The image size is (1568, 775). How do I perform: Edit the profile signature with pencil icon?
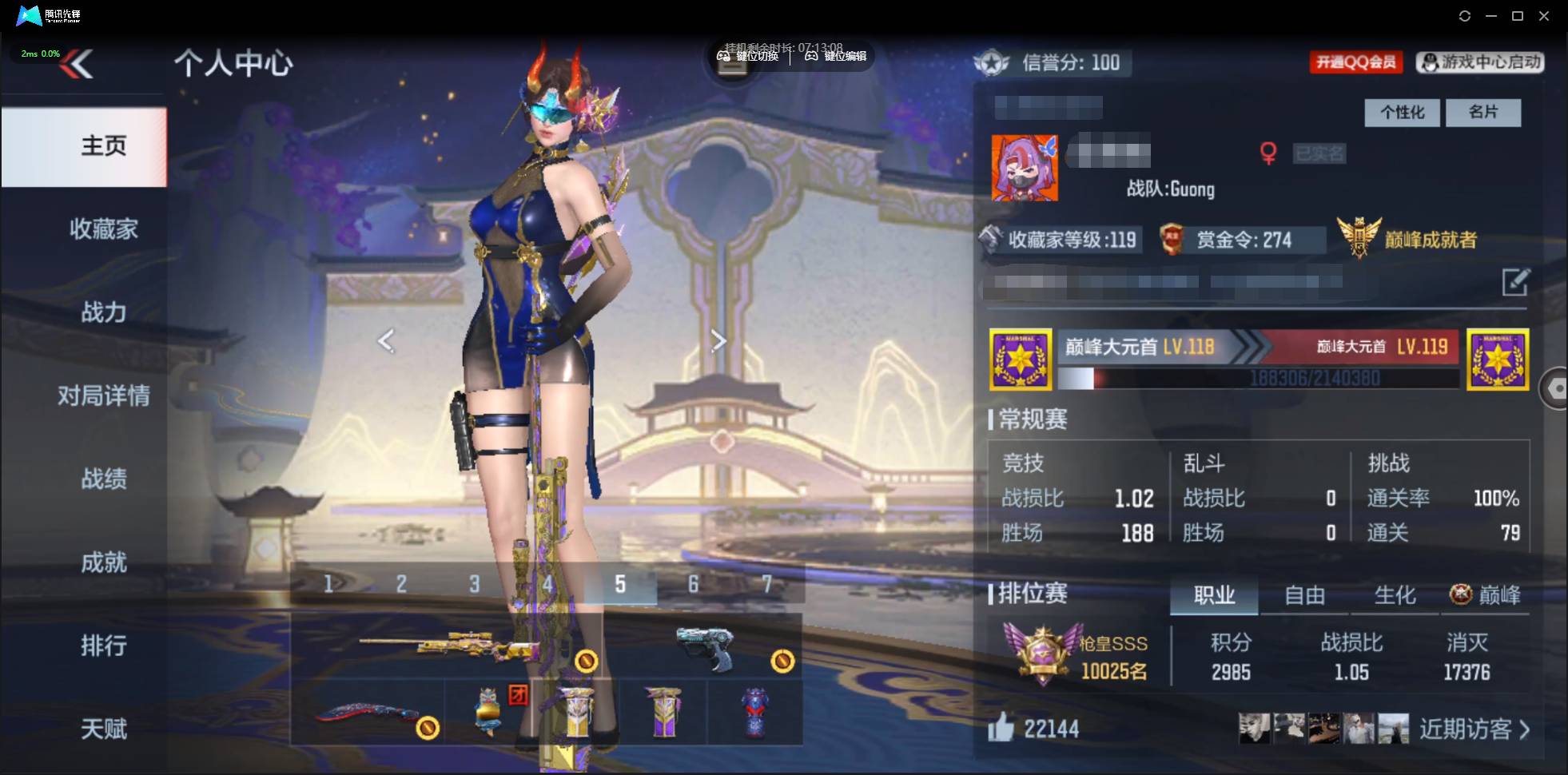[x=1515, y=282]
